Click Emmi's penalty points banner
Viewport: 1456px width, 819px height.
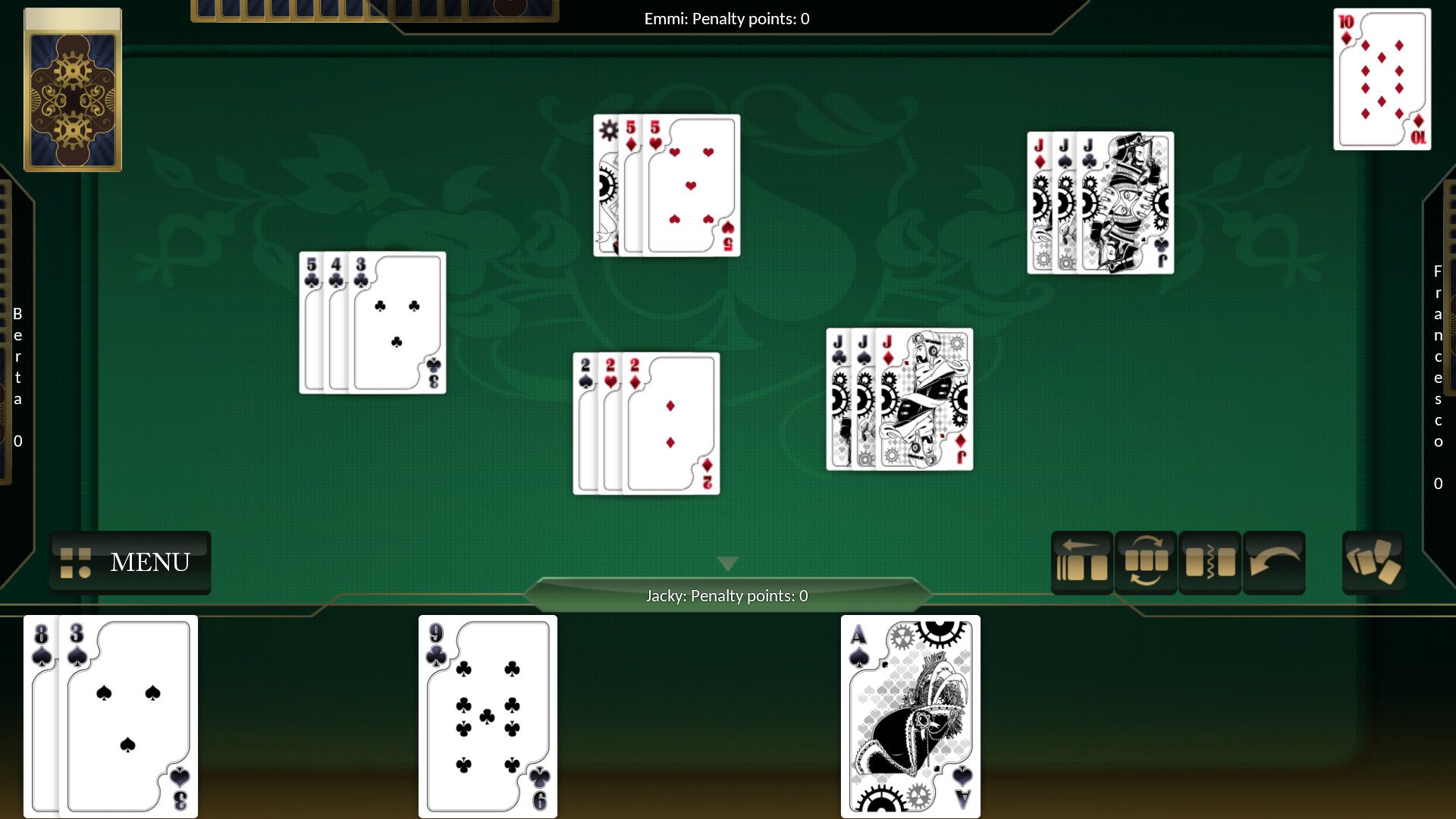(x=726, y=18)
